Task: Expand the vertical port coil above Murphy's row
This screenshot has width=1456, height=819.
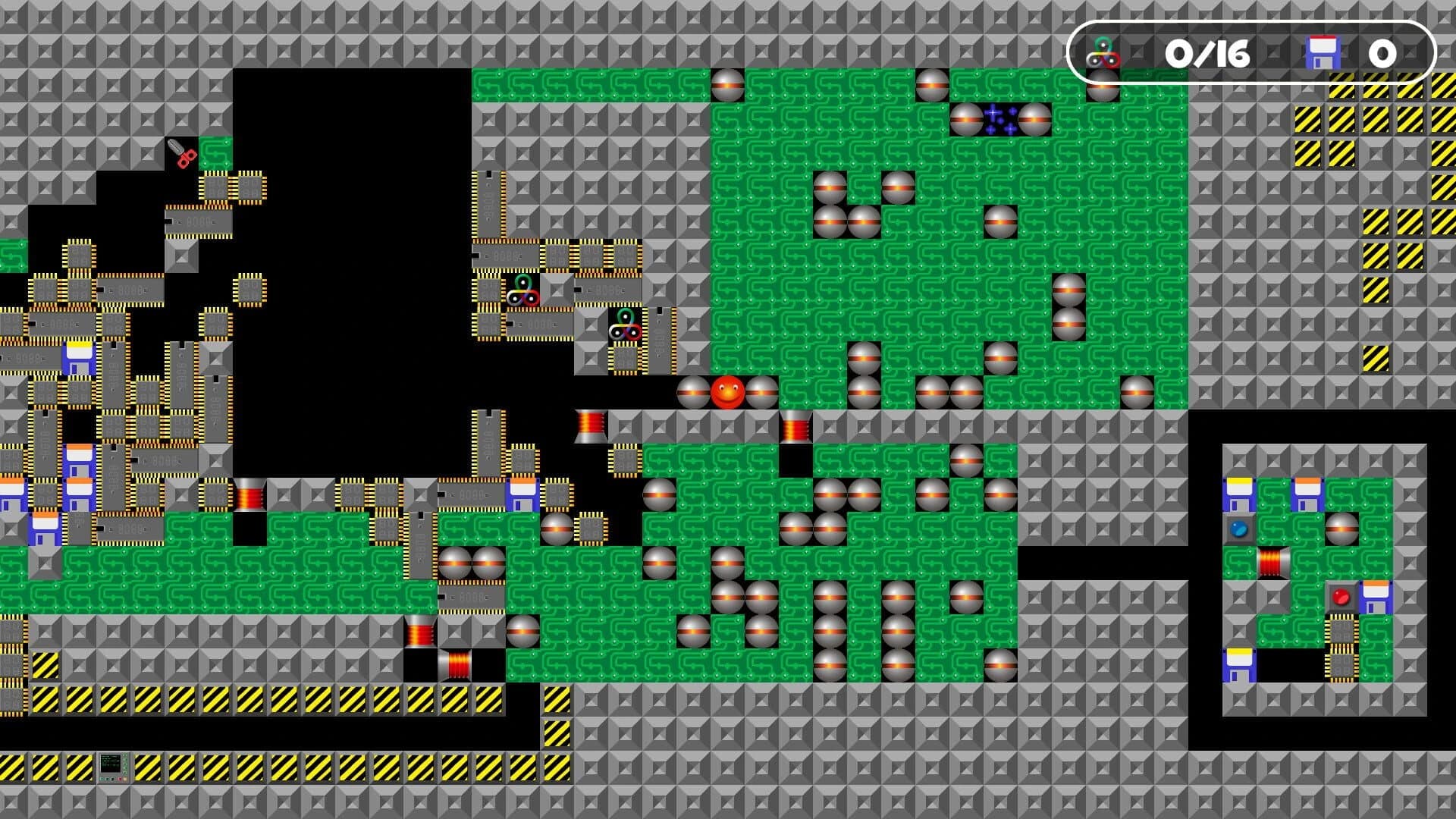Action: [x=795, y=427]
